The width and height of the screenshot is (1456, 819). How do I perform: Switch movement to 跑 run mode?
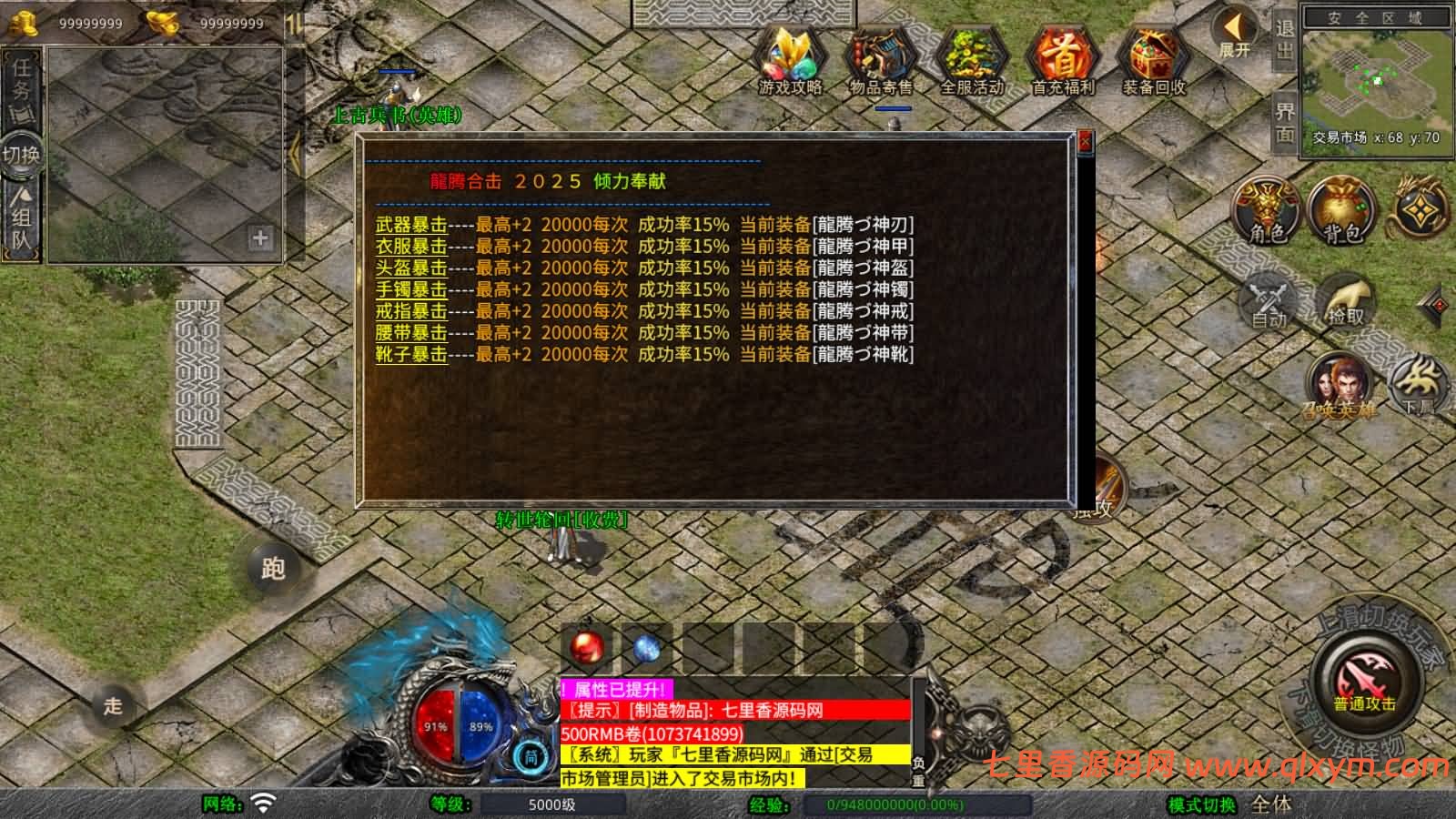point(272,569)
